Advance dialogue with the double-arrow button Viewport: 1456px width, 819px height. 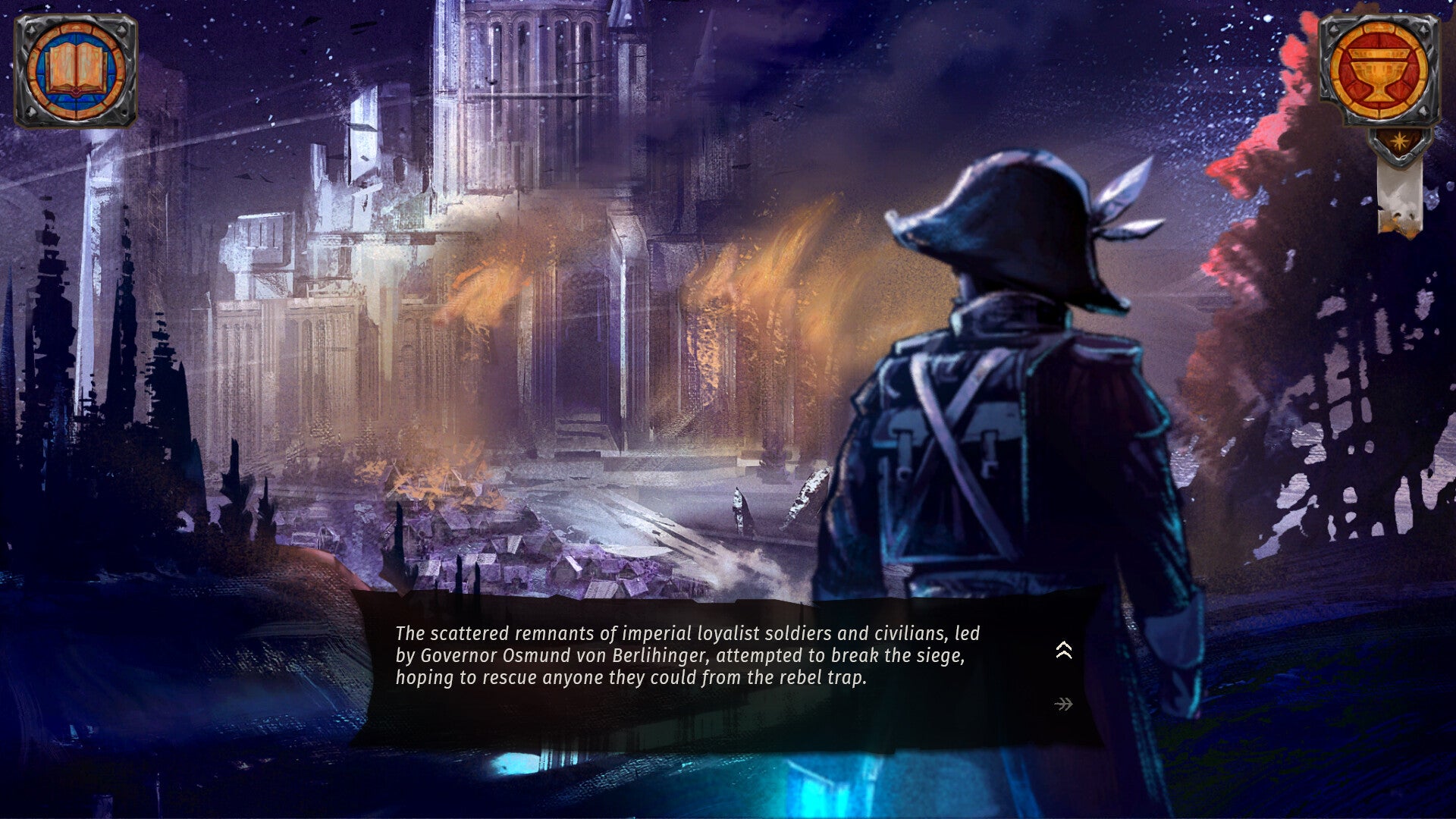click(x=1063, y=704)
